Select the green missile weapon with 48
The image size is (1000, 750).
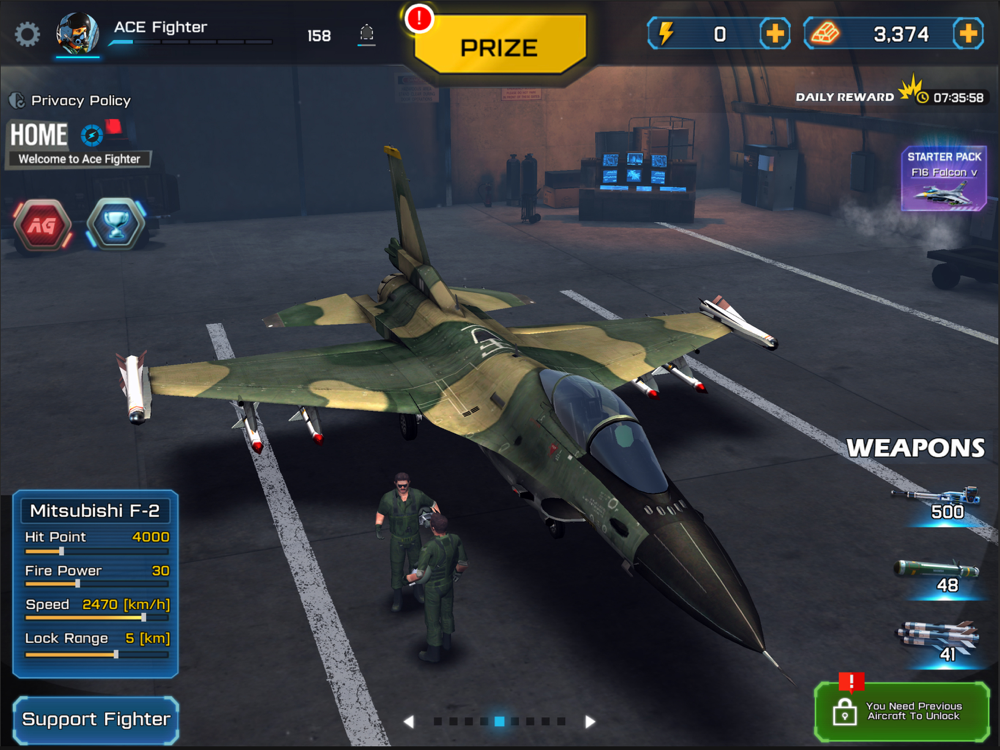938,575
